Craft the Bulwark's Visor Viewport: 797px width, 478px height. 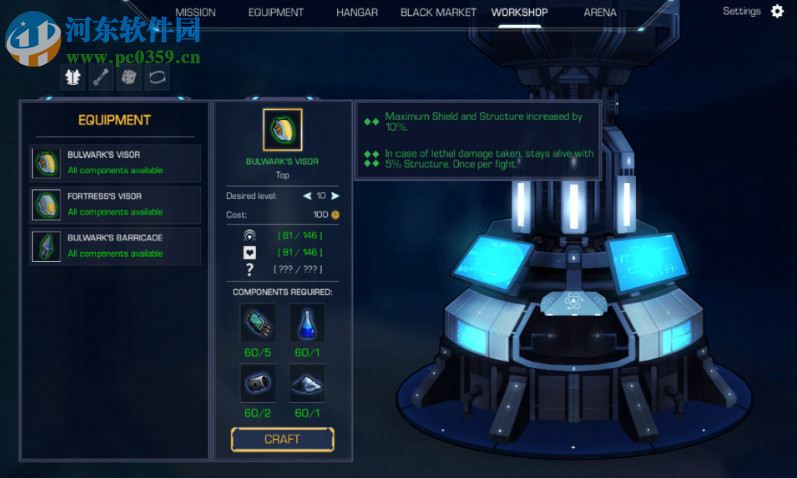[282, 439]
